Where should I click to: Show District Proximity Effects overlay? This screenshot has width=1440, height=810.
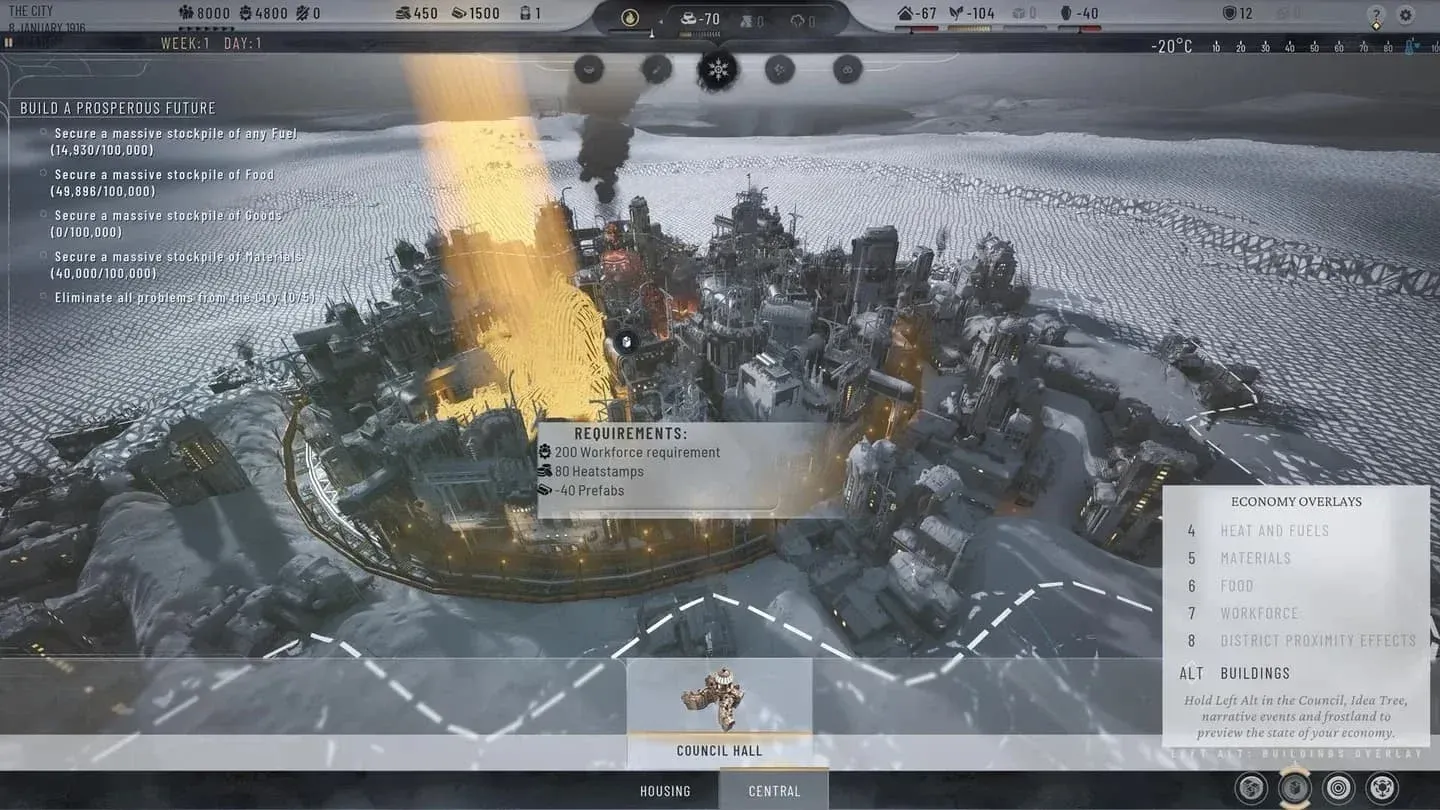(x=1317, y=640)
